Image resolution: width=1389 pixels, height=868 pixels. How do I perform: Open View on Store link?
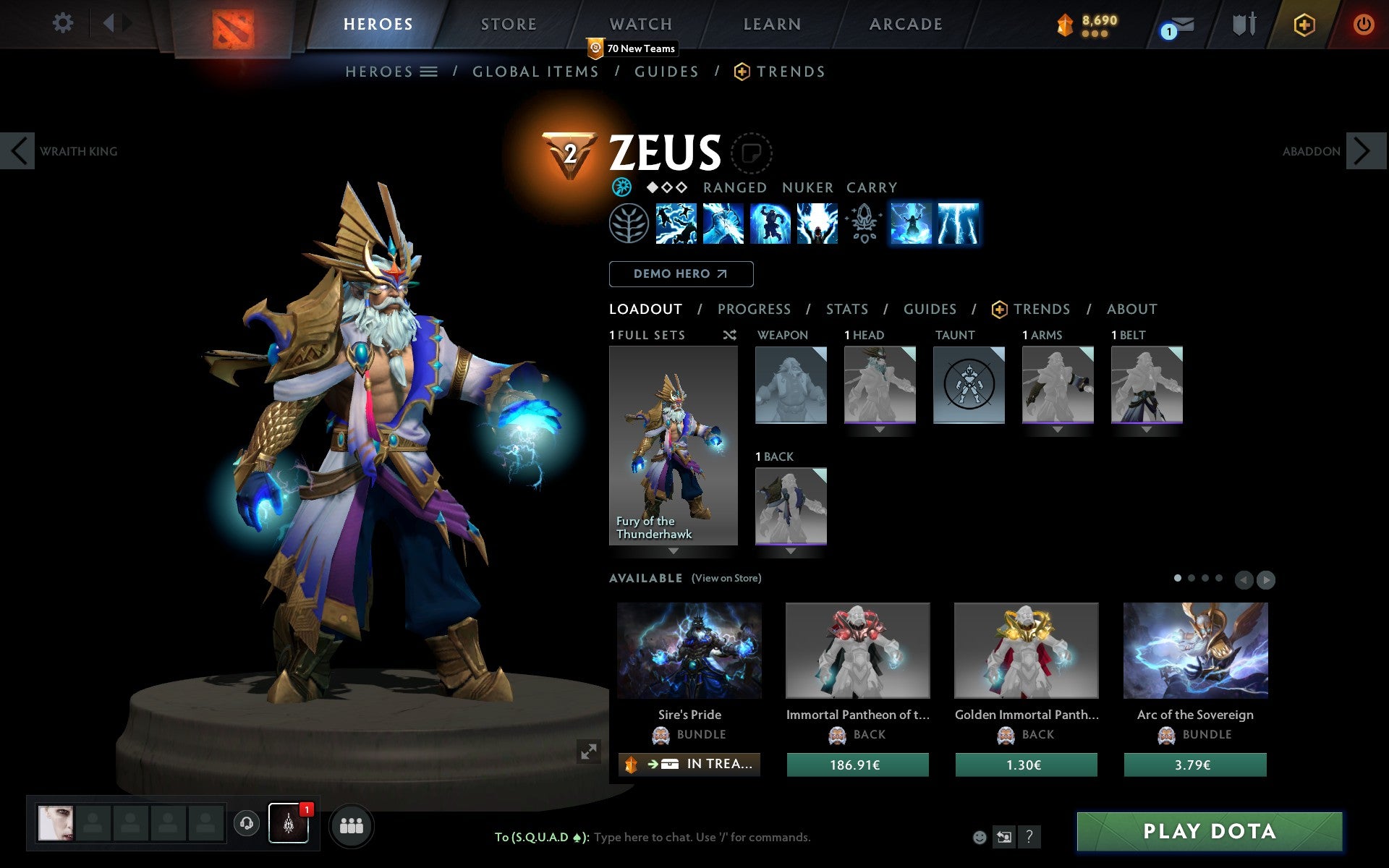click(726, 579)
